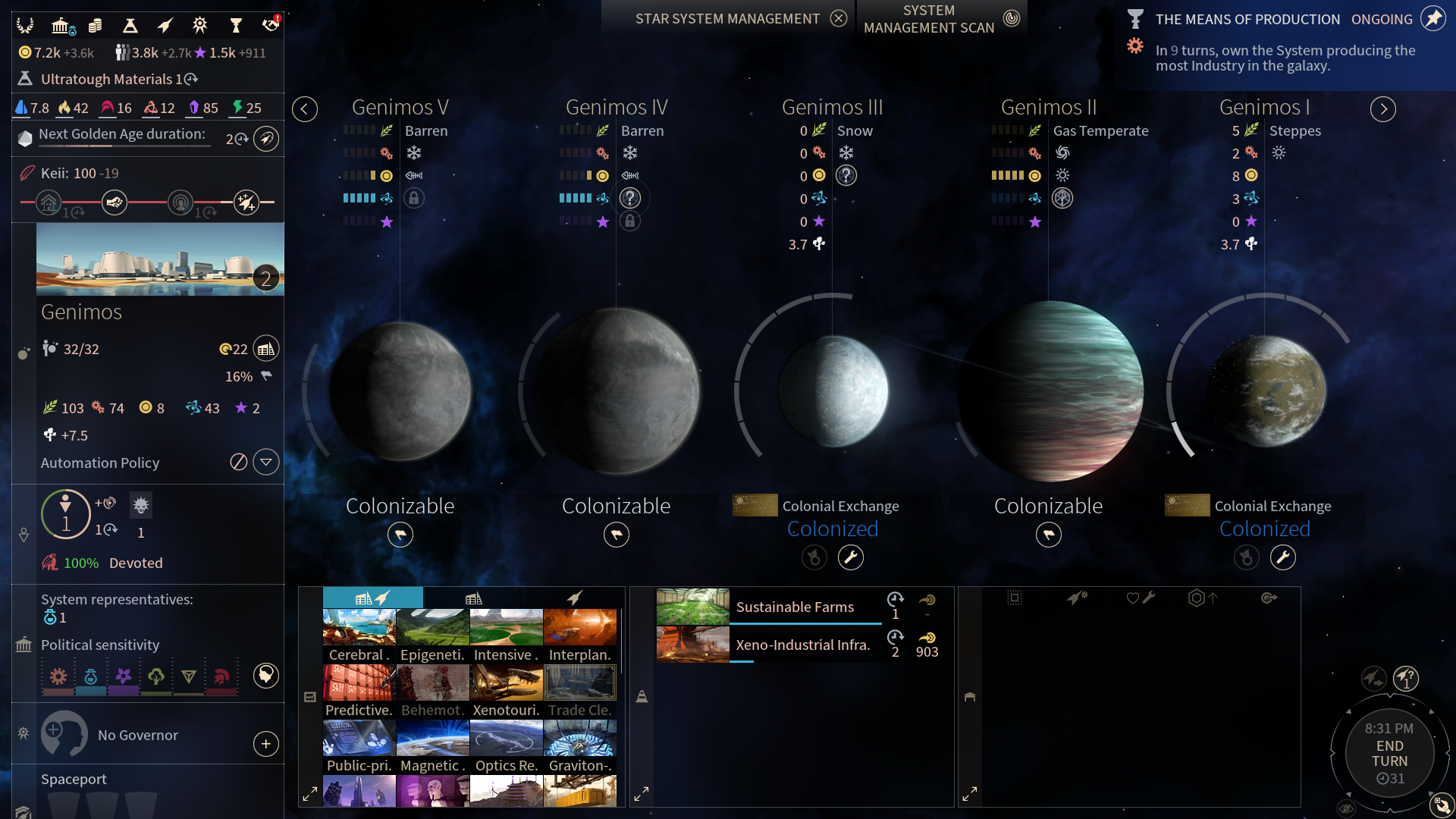
Task: Colonize Genimos V planet
Action: (400, 535)
